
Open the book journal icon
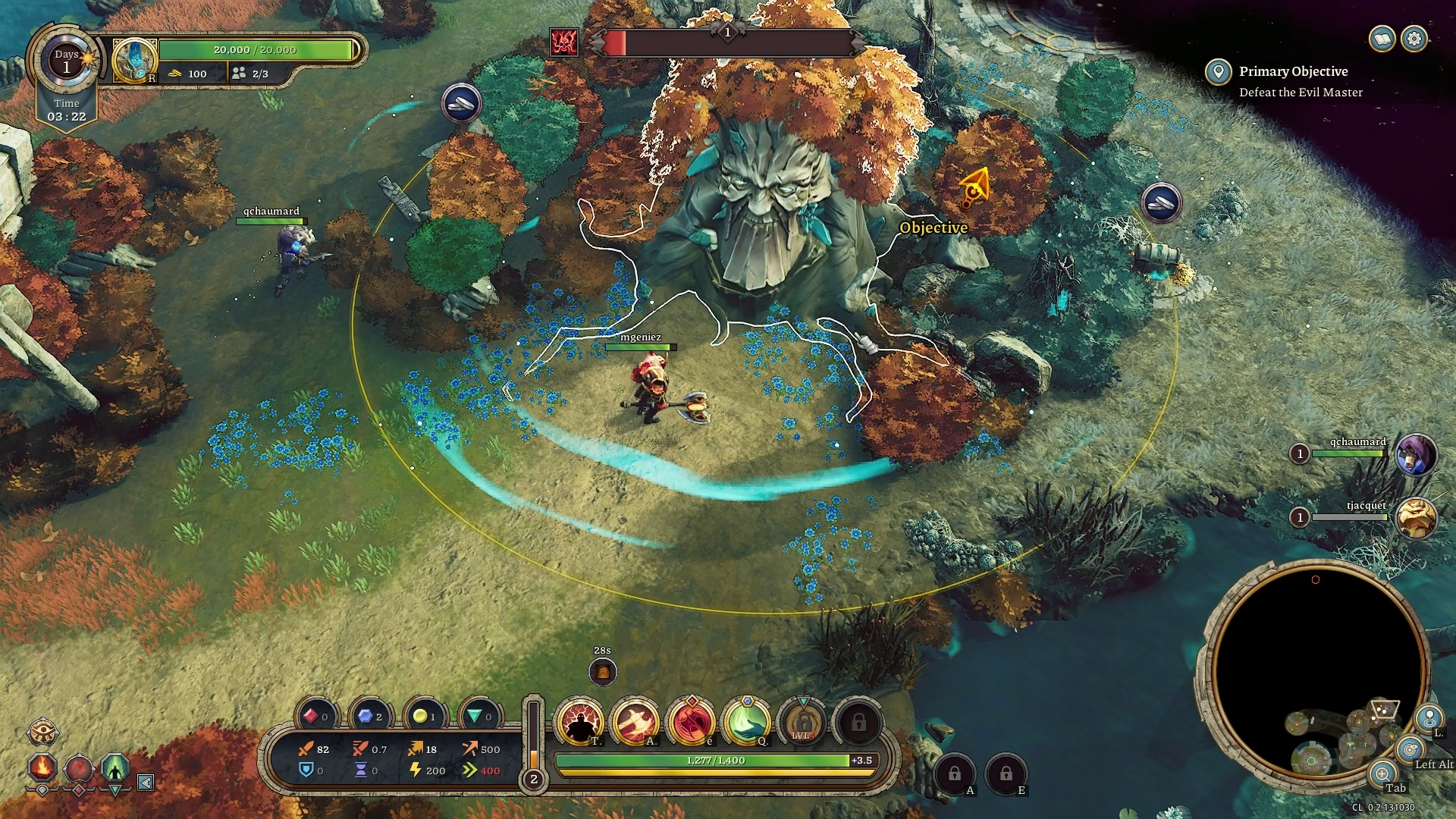[1382, 39]
